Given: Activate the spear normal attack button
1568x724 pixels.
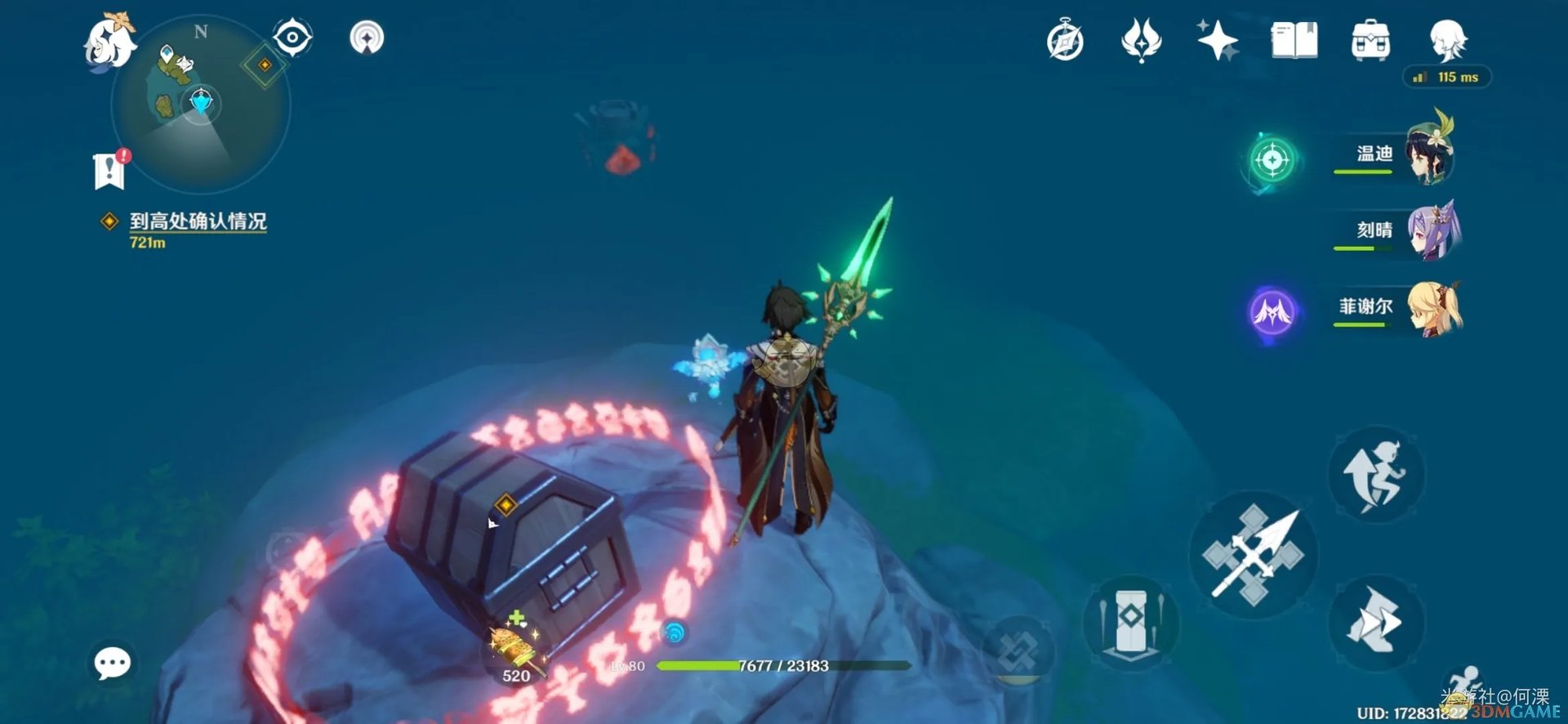Looking at the screenshot, I should [x=1254, y=555].
